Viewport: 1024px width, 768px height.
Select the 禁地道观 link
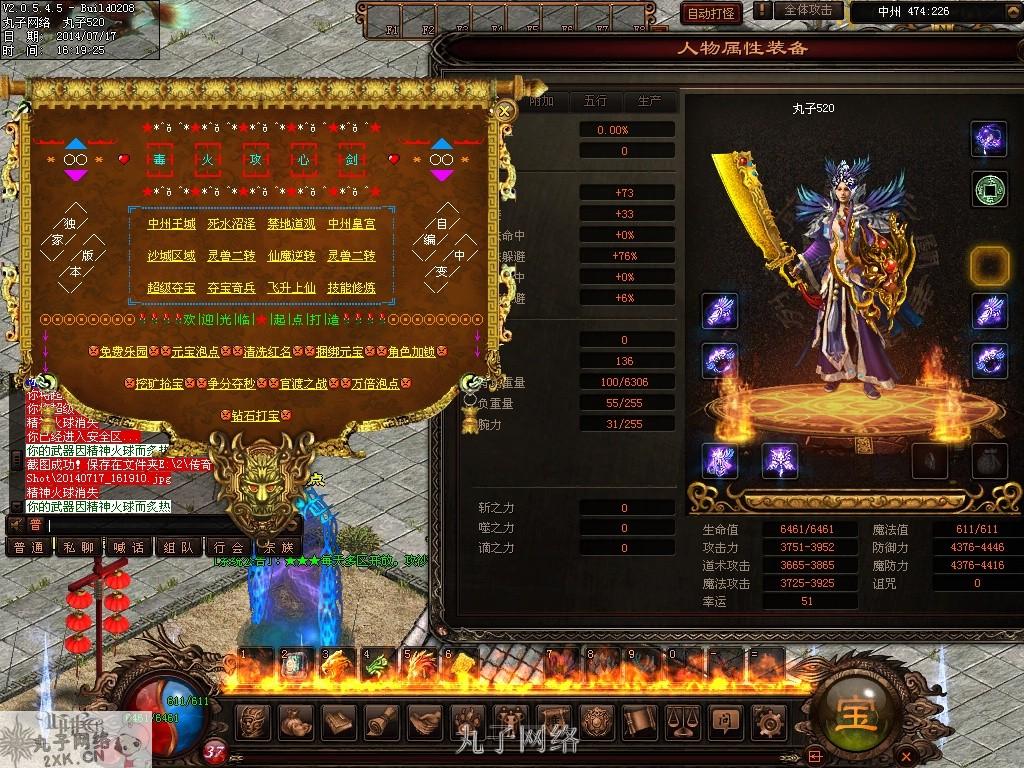pos(291,225)
